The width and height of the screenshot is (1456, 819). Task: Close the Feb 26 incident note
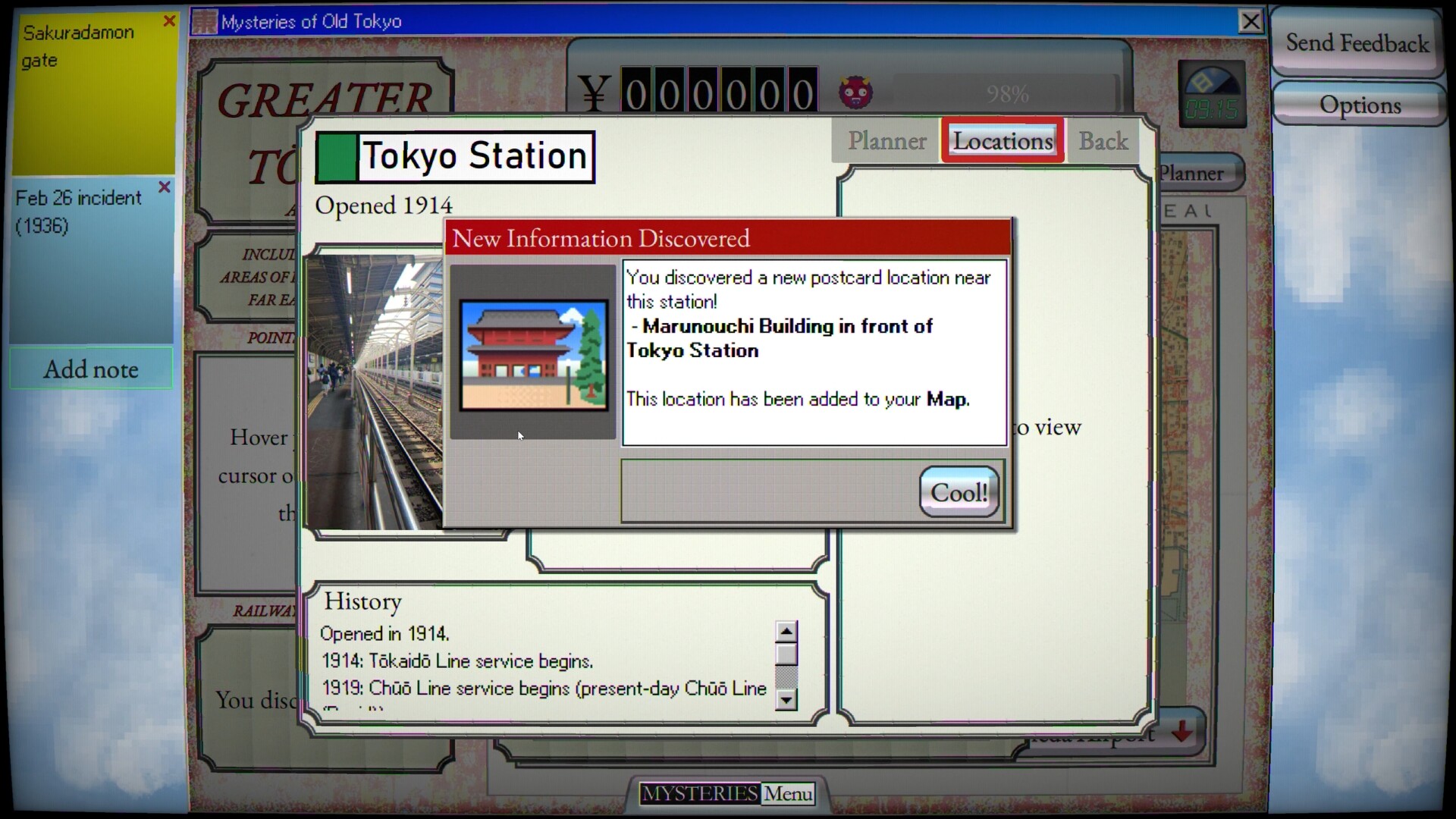point(164,187)
